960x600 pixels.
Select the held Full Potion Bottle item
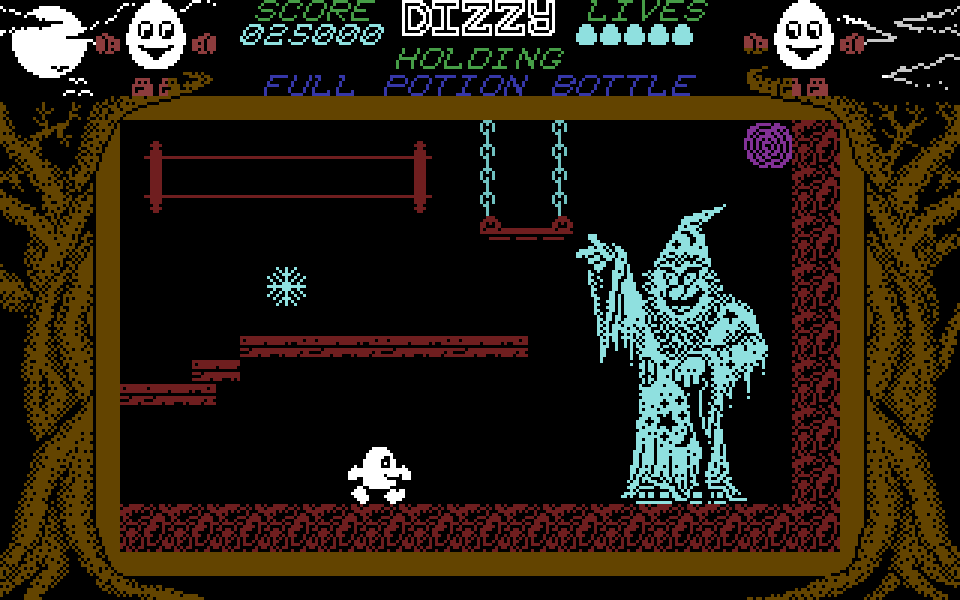coord(479,86)
